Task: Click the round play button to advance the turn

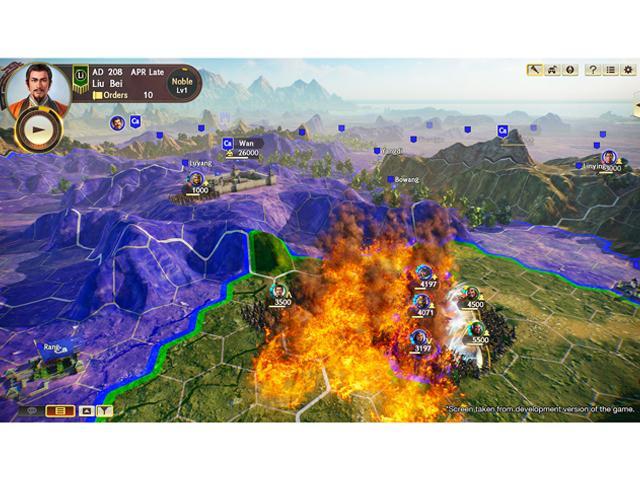Action: (37, 130)
